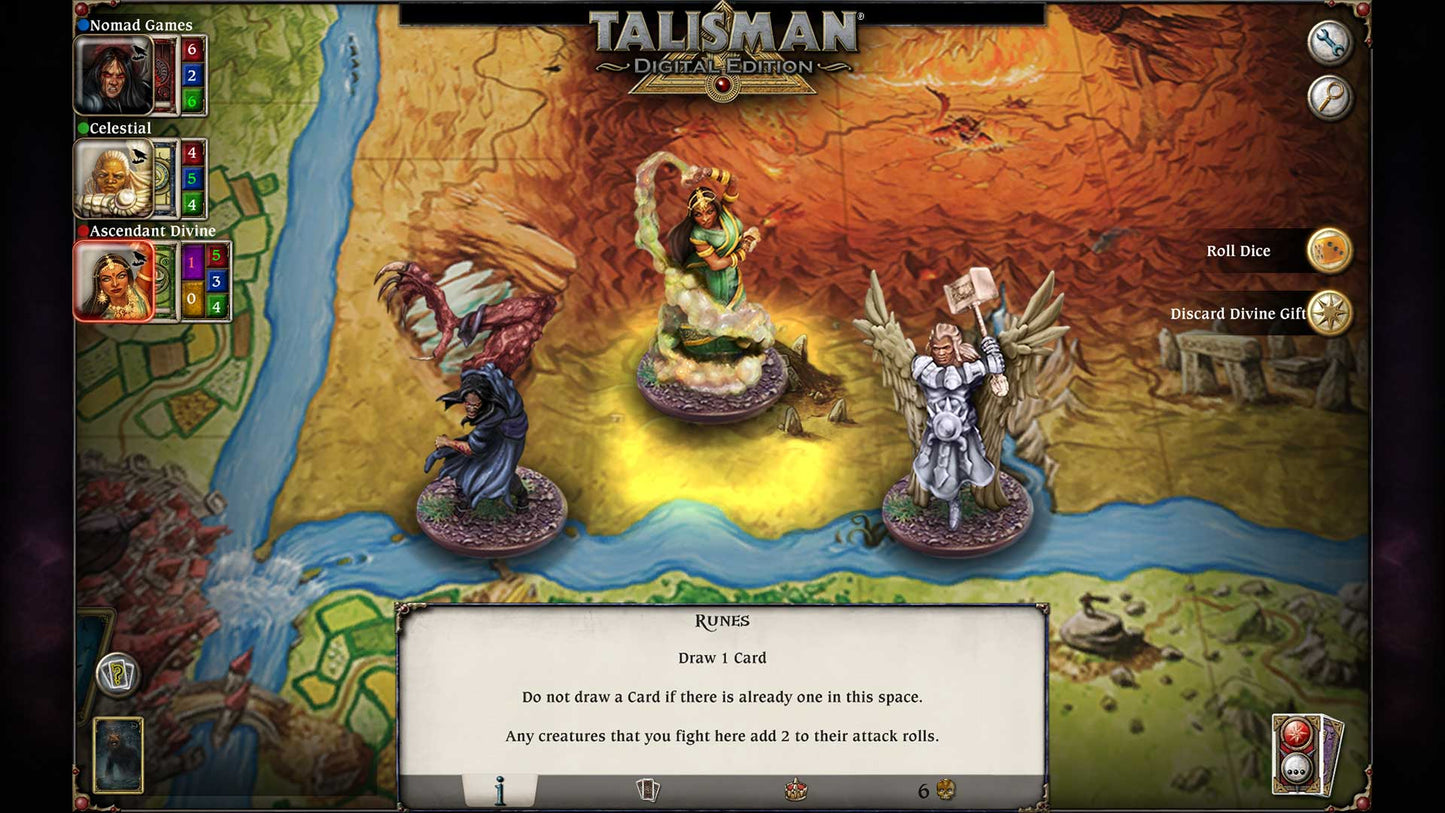Click the Roll Dice button

(x=1240, y=251)
